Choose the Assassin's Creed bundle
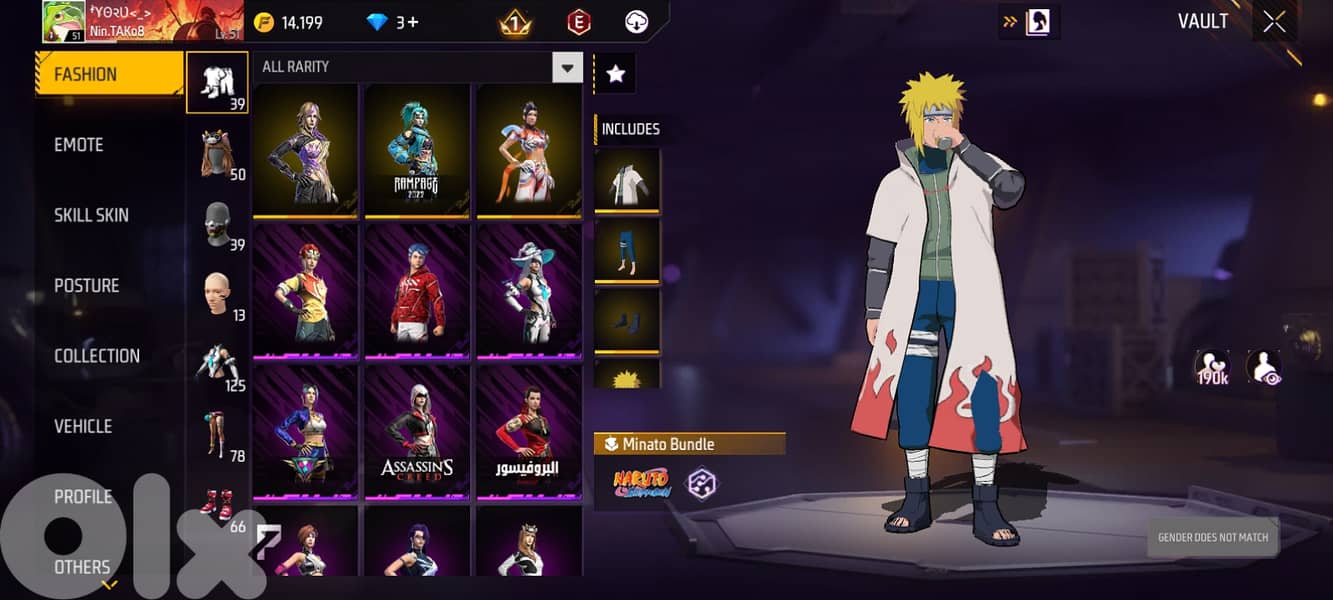 [x=416, y=431]
